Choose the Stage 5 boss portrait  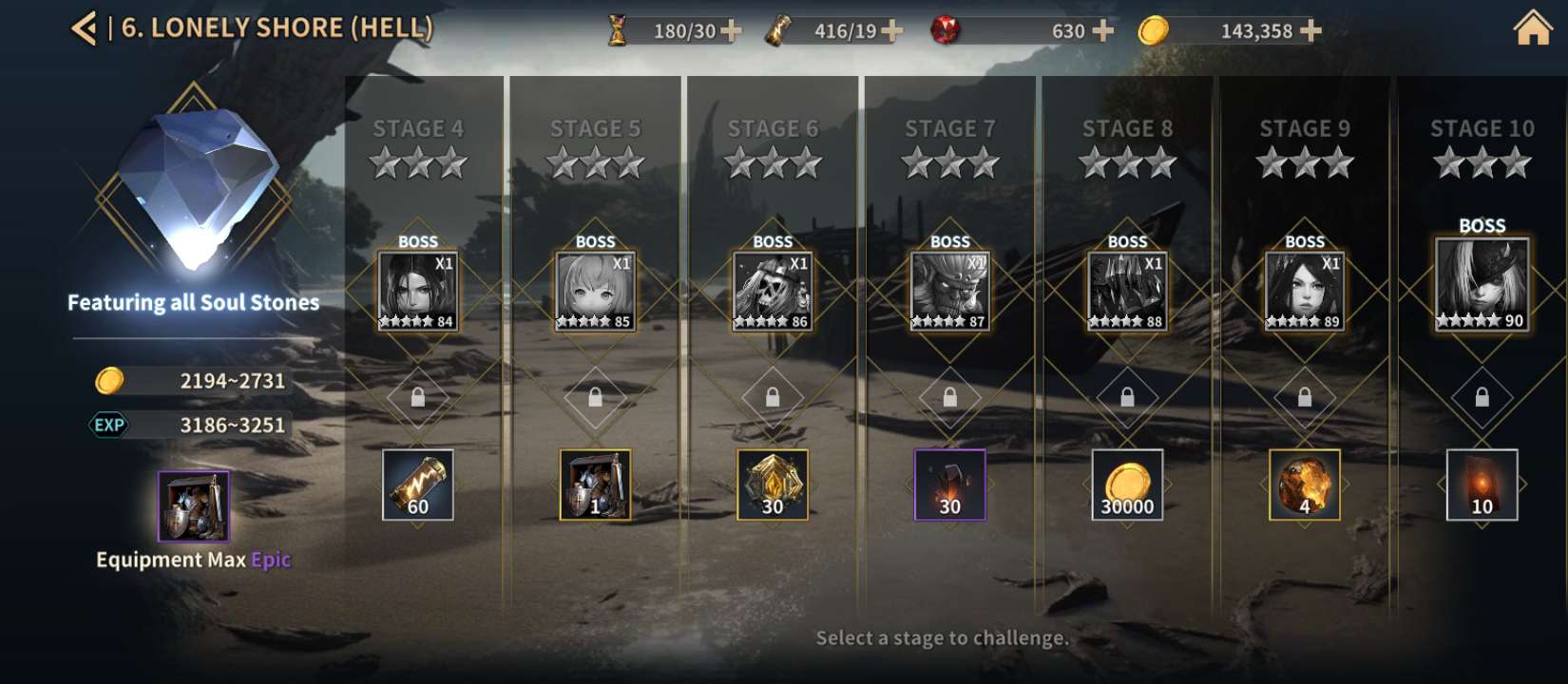[x=595, y=291]
